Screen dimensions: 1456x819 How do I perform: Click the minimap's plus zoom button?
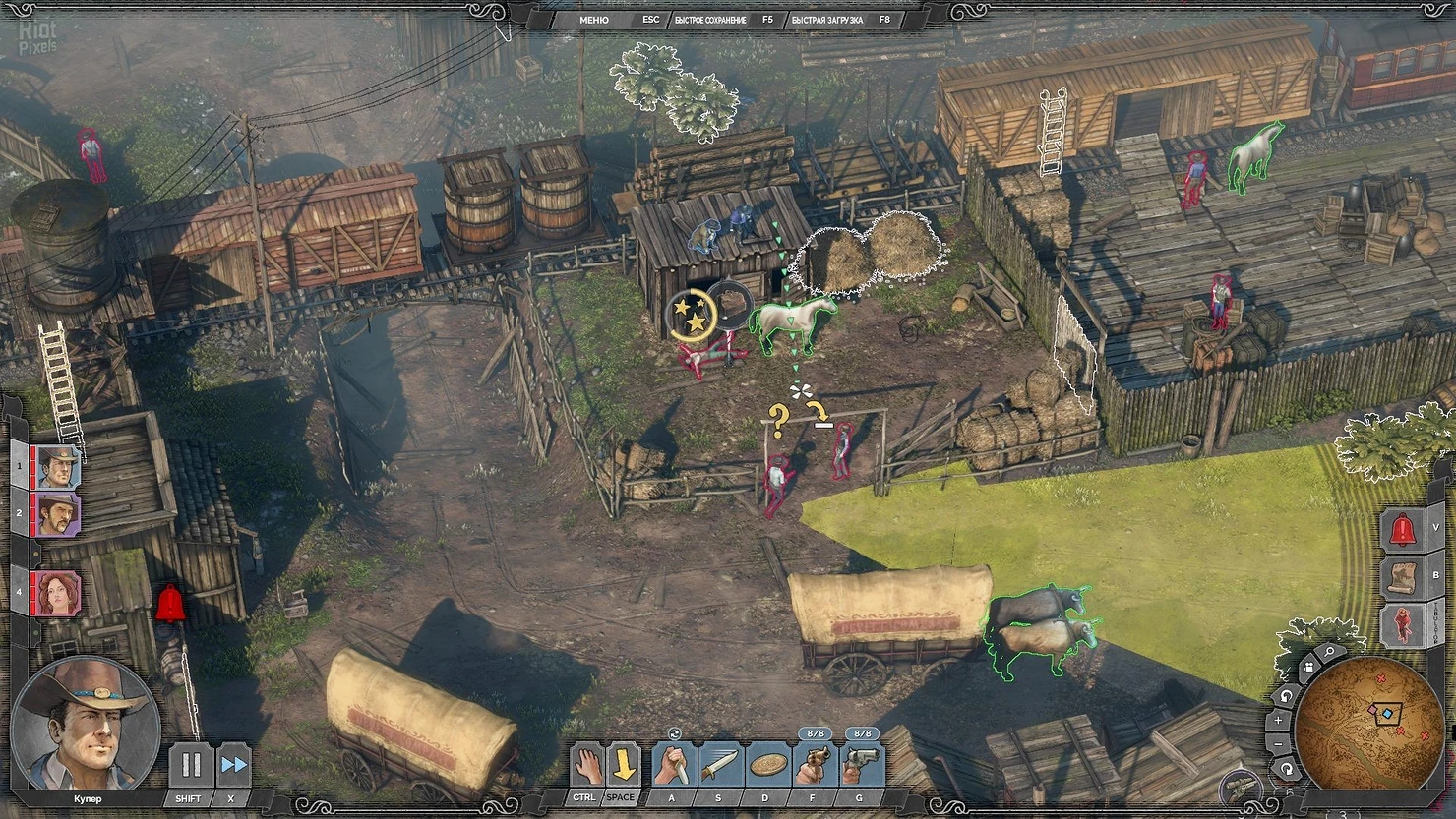[x=1278, y=720]
